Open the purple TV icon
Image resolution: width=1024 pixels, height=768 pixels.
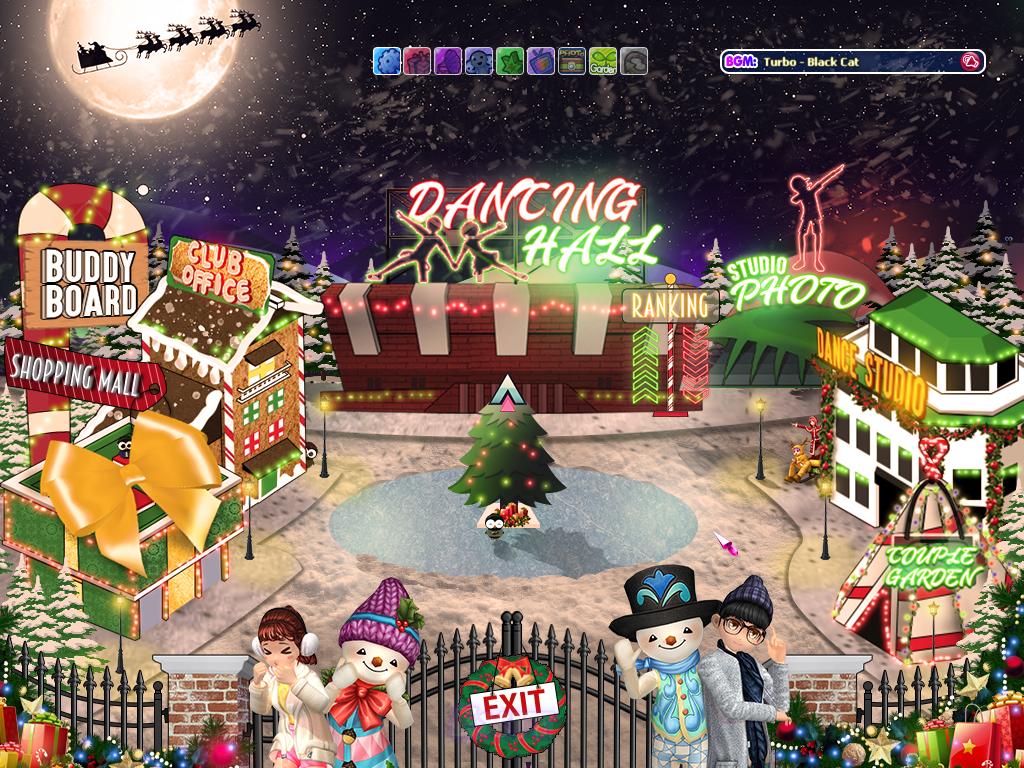(541, 61)
